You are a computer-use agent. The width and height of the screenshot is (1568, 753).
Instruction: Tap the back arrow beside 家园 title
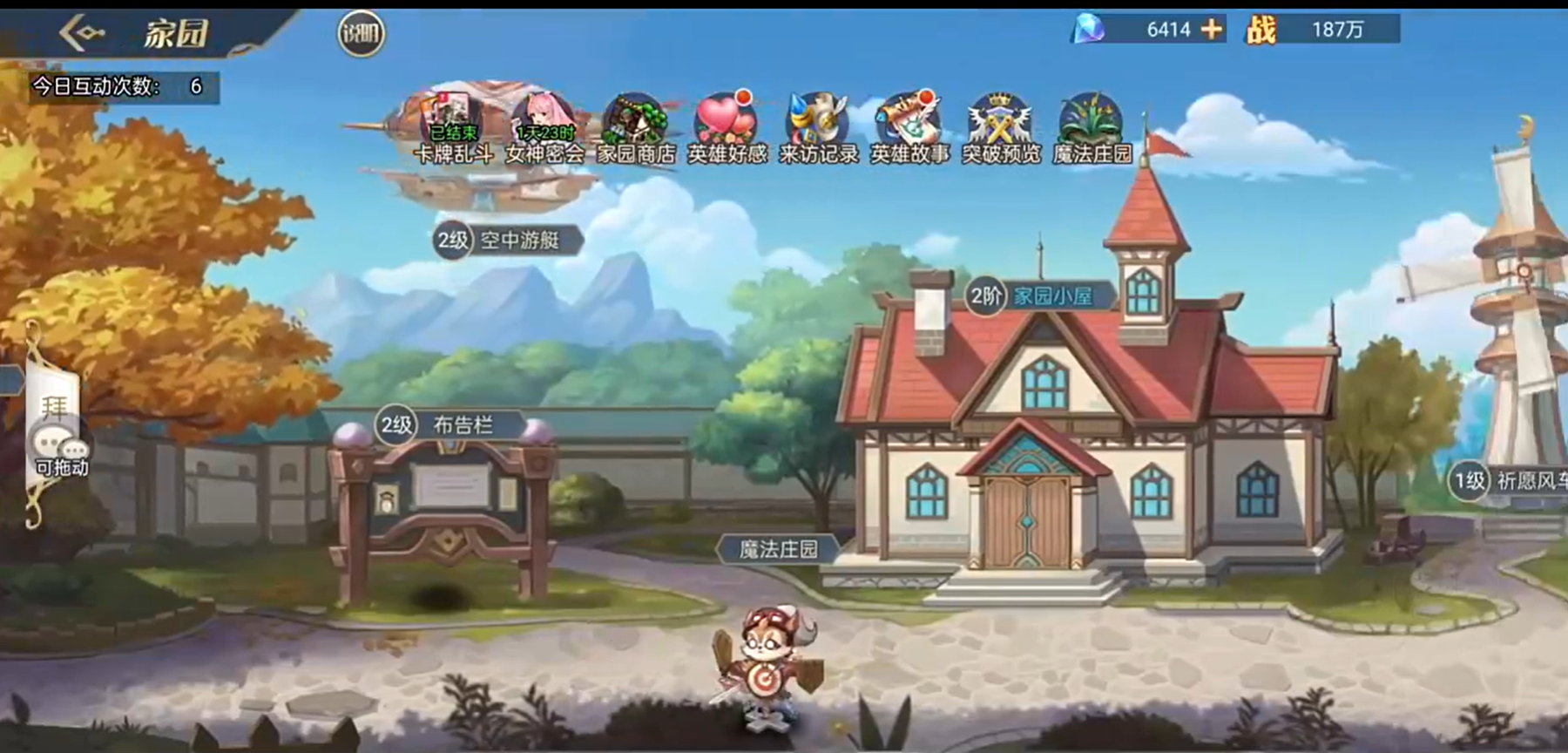point(81,33)
